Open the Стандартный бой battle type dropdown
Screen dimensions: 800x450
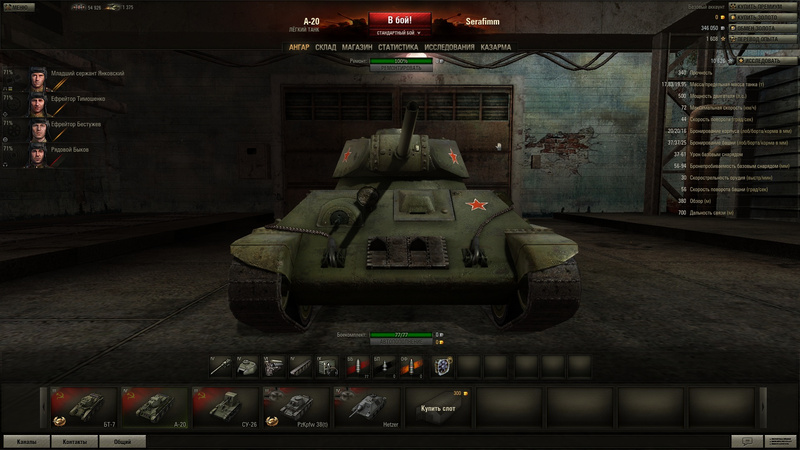[400, 33]
